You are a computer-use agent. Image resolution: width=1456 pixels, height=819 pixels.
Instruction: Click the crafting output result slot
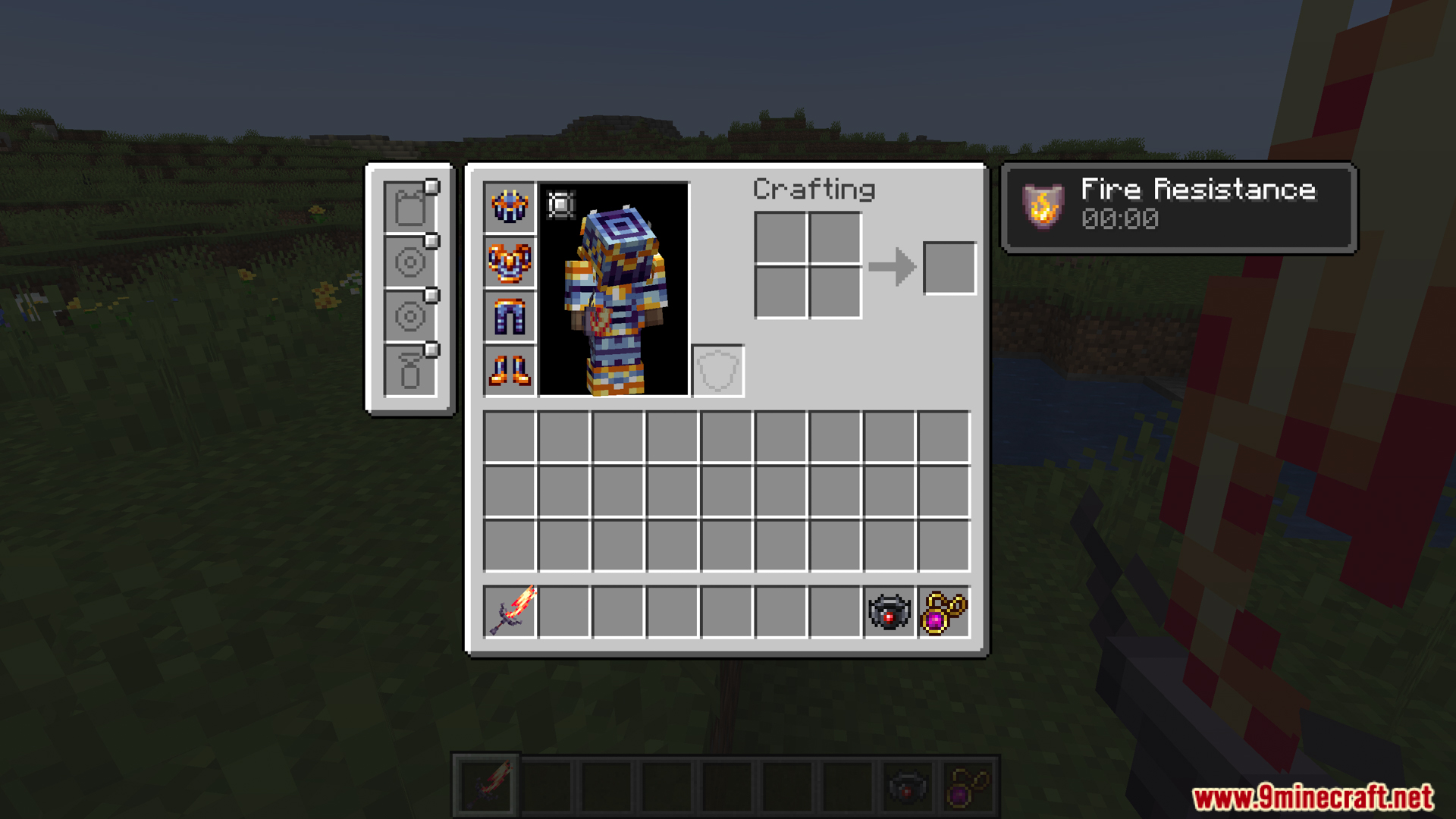pyautogui.click(x=949, y=268)
